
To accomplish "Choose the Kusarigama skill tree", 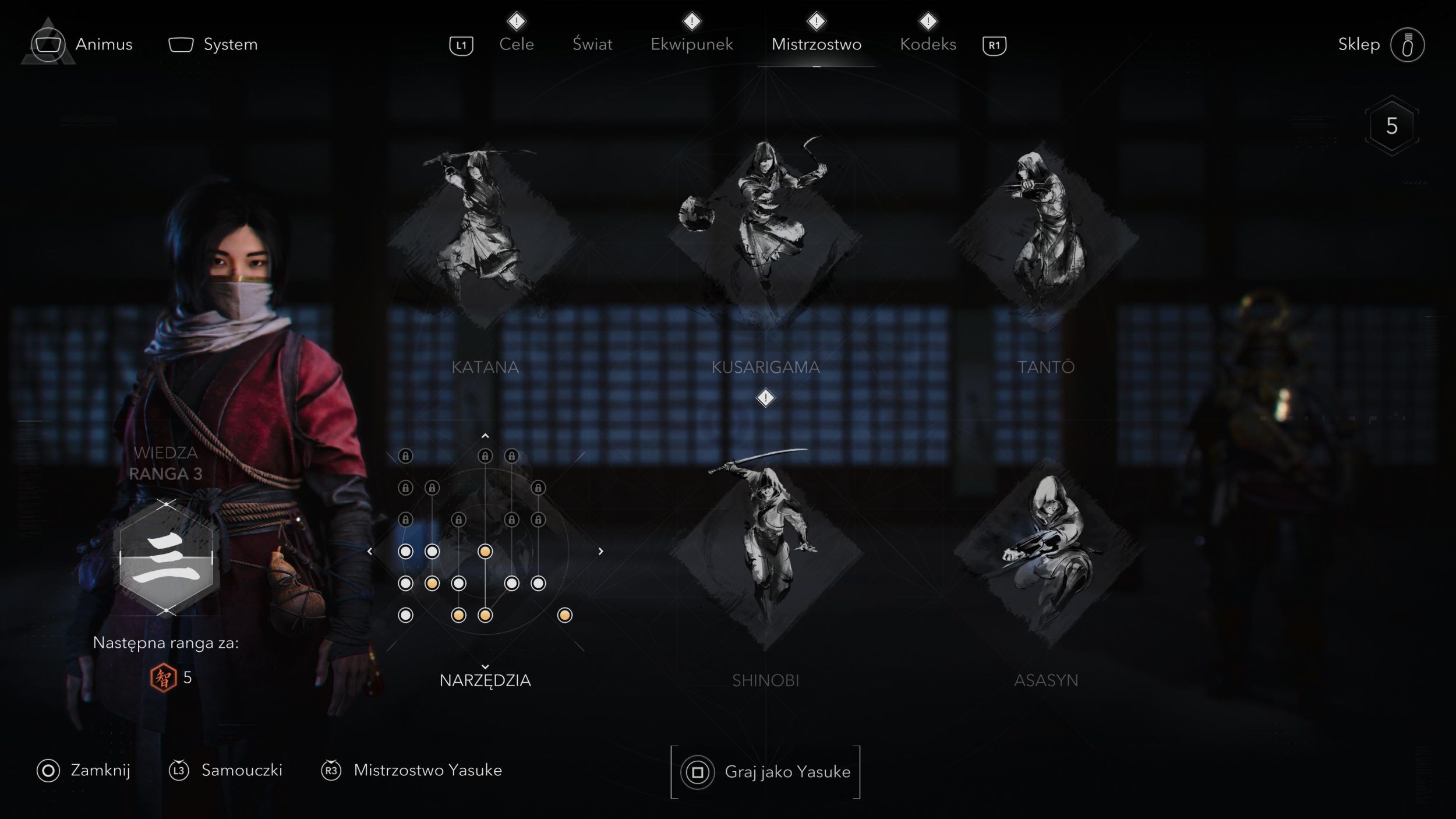I will click(765, 239).
